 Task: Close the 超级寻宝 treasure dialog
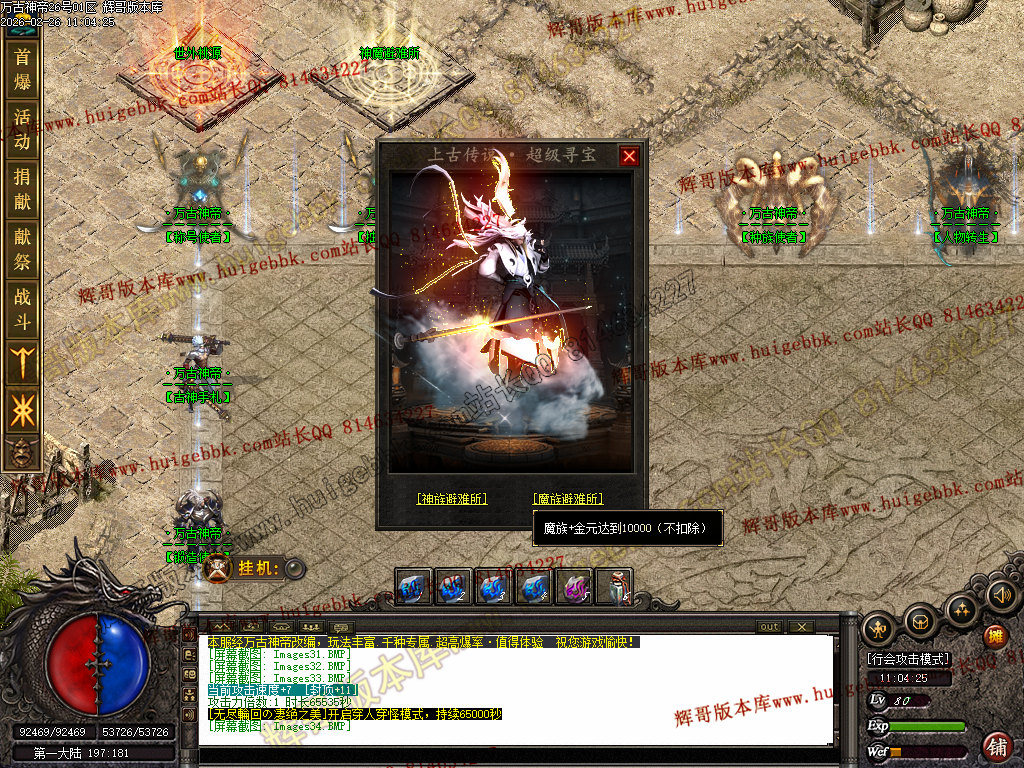pyautogui.click(x=629, y=156)
